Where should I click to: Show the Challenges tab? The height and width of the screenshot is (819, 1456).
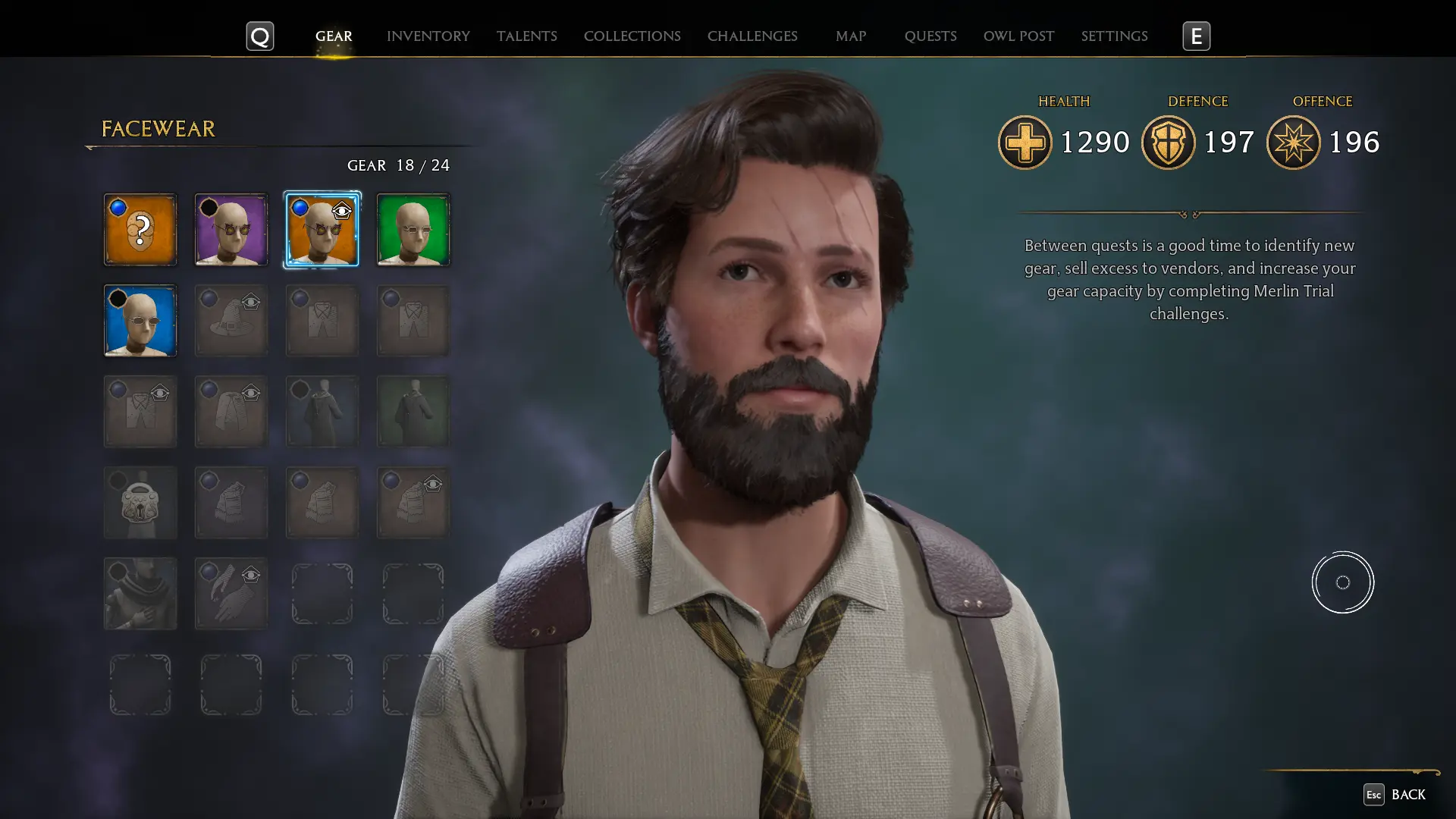[x=752, y=36]
